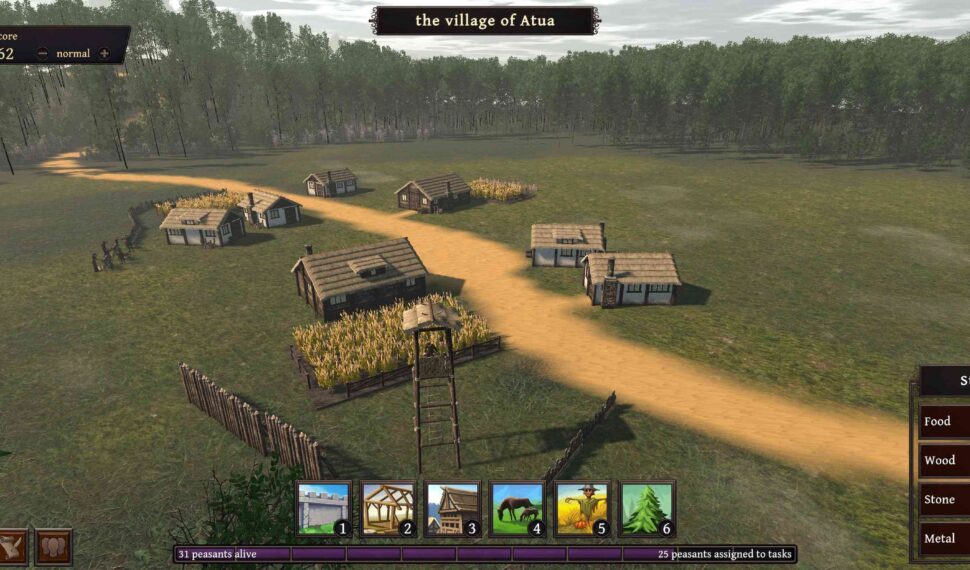Select the Food resource row
Viewport: 970px width, 570px height.
[943, 421]
